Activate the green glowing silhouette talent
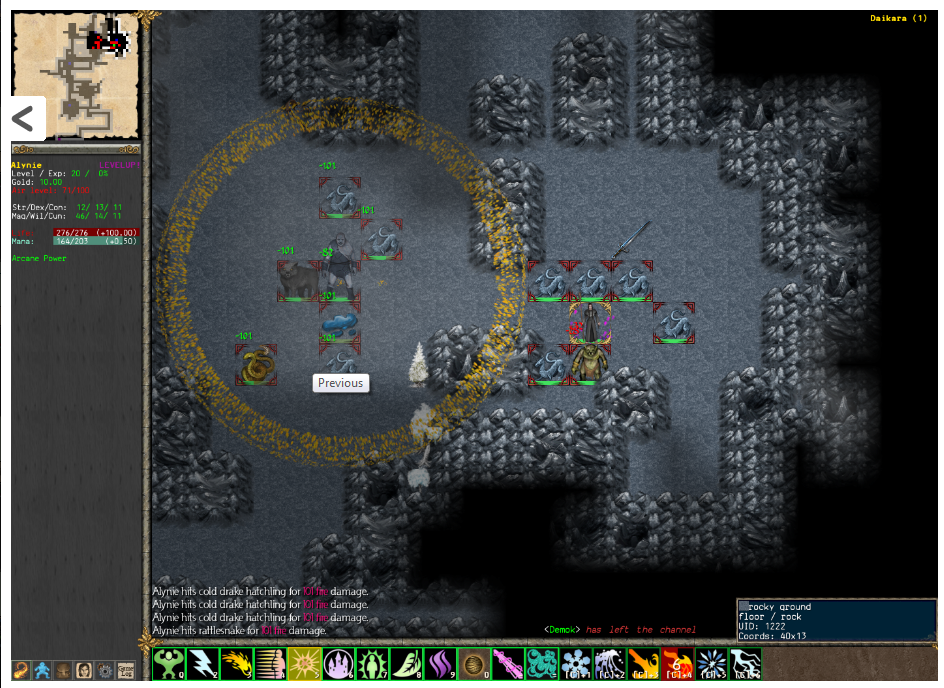The height and width of the screenshot is (688, 944). pos(371,664)
